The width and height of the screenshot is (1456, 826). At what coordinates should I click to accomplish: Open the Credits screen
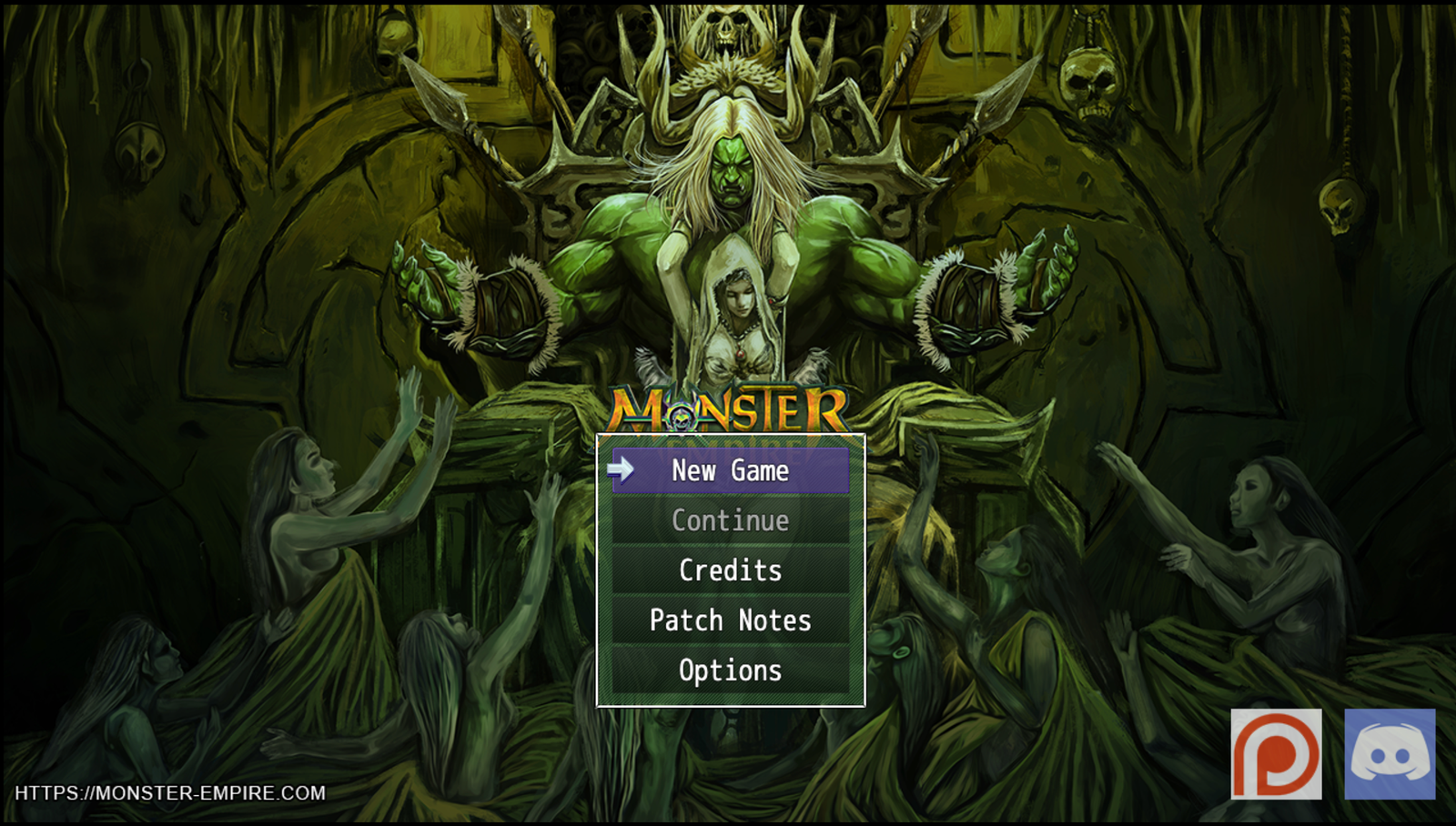click(x=728, y=570)
